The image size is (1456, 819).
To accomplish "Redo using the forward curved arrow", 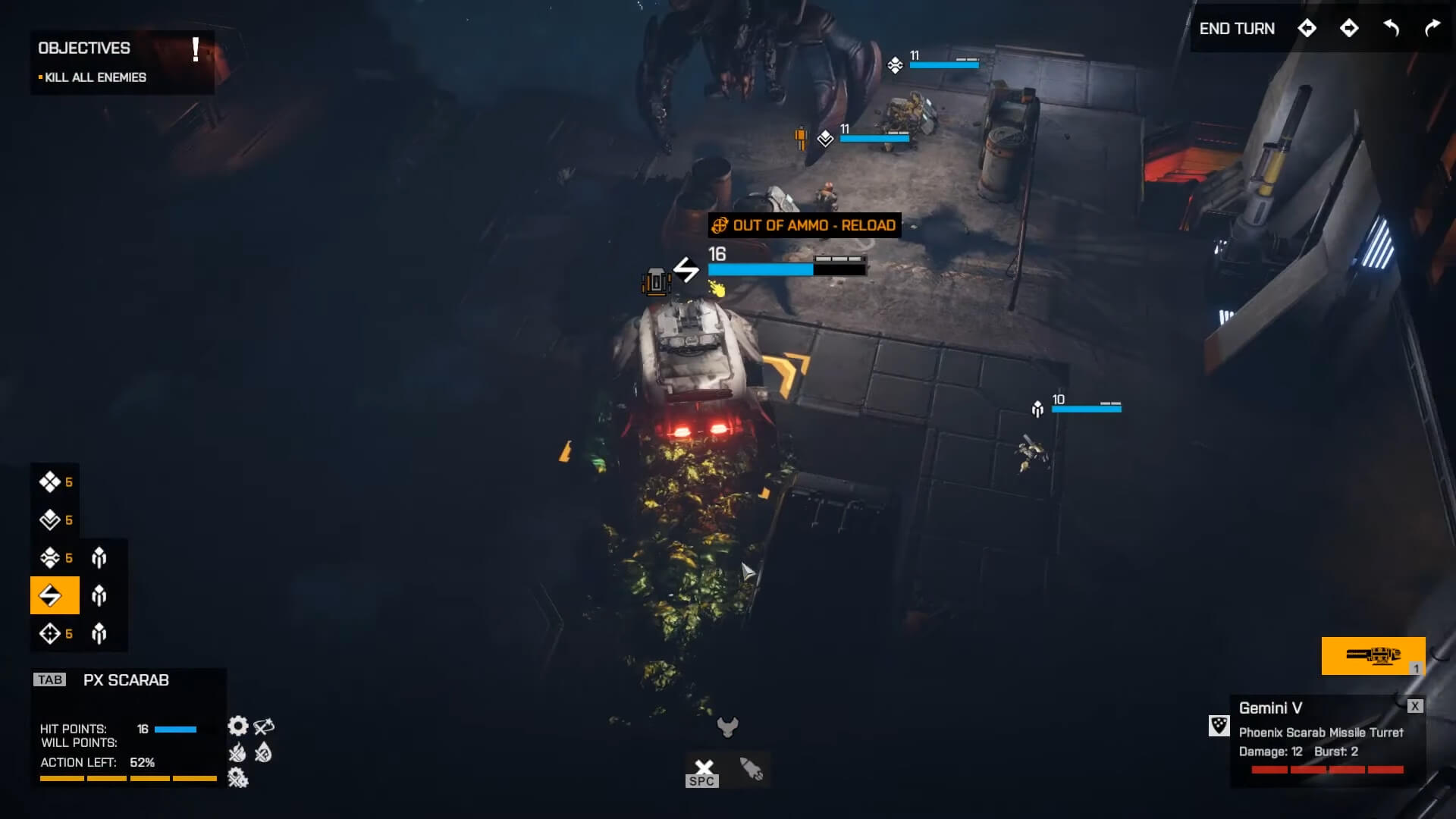I will tap(1432, 29).
